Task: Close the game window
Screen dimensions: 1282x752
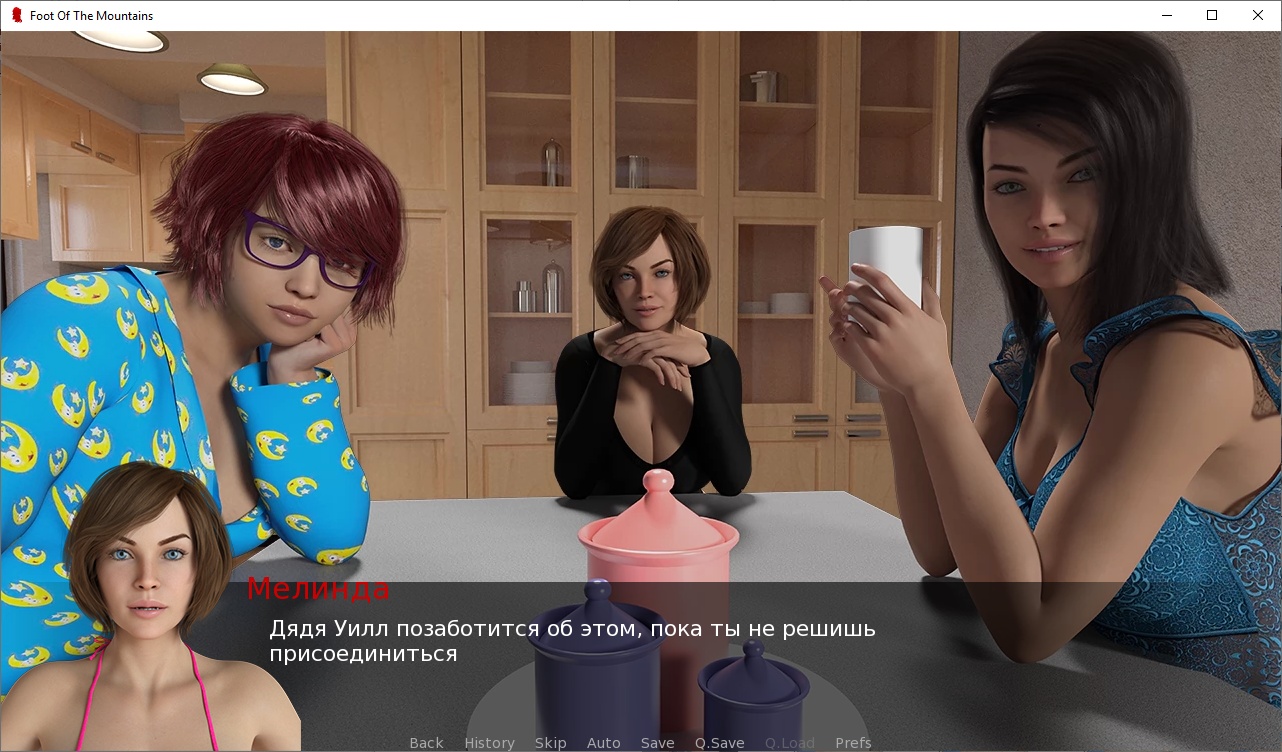Action: click(1258, 15)
